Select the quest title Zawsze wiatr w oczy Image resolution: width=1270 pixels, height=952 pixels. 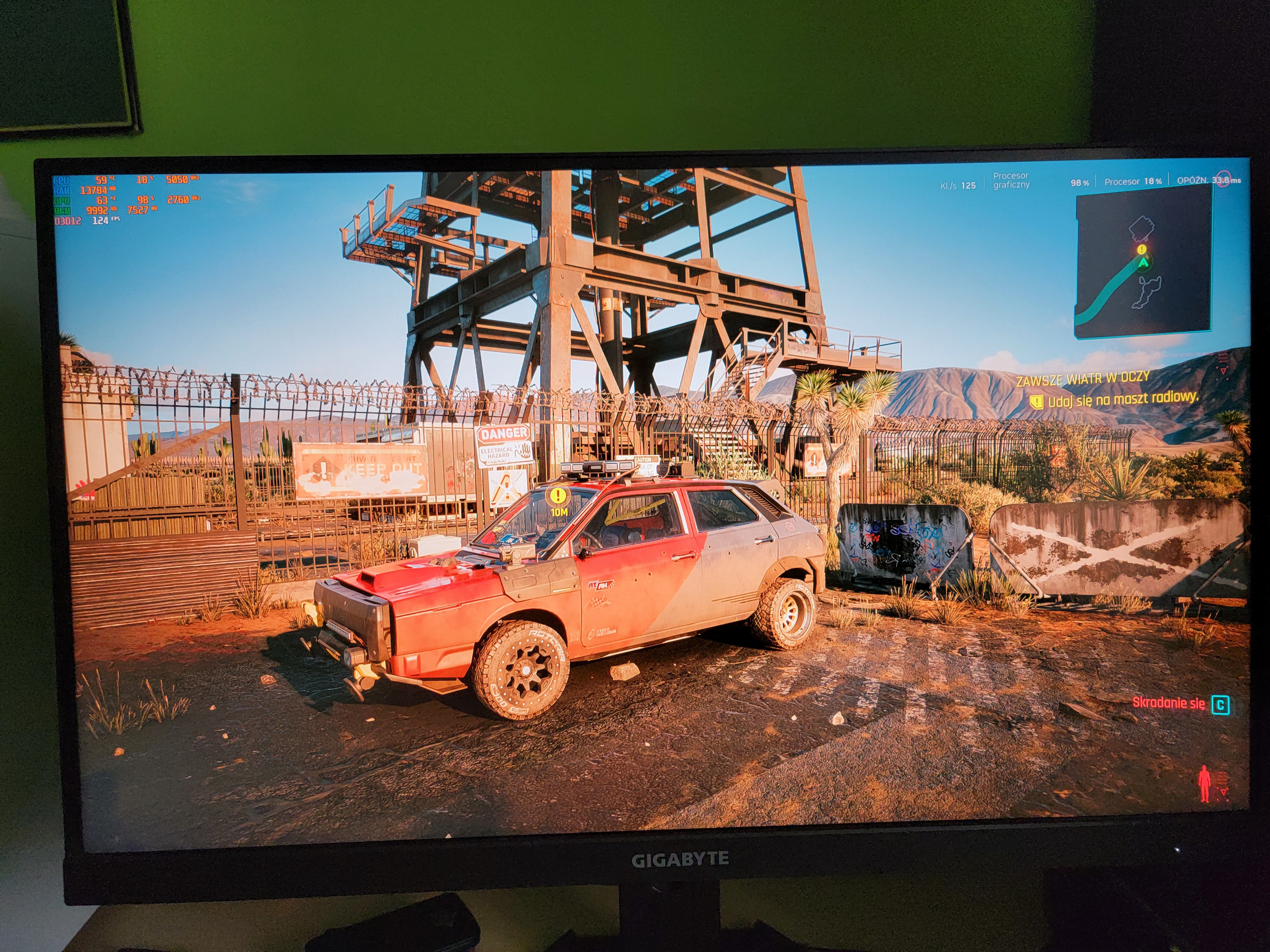click(x=1083, y=378)
